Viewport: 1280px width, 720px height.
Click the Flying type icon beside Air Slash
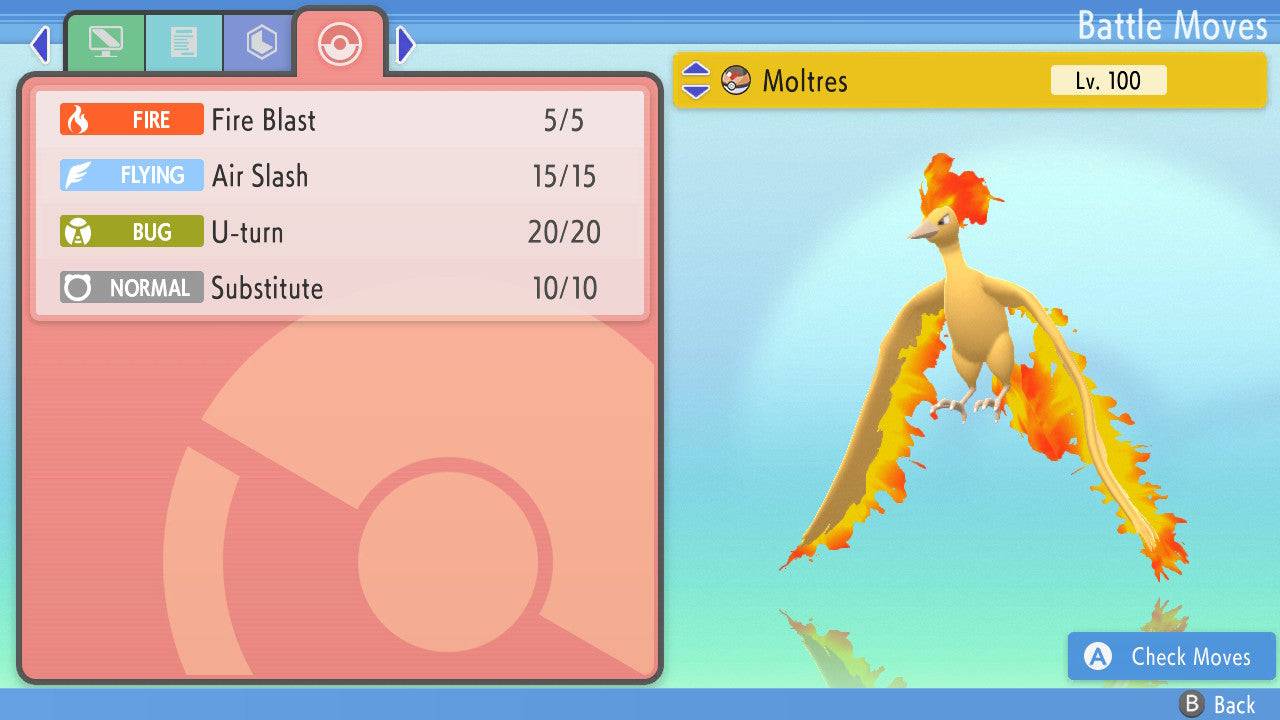tap(130, 175)
